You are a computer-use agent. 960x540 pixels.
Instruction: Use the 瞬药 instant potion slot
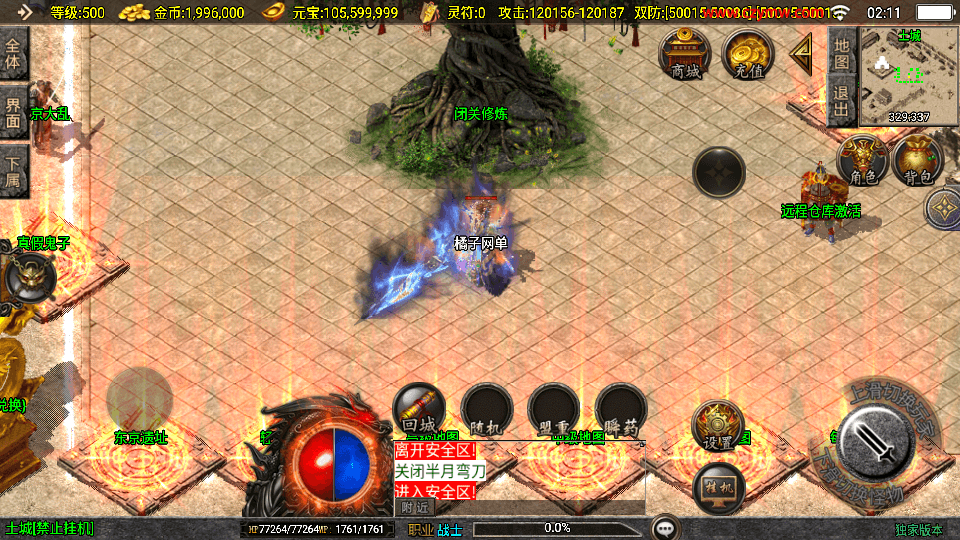(621, 409)
